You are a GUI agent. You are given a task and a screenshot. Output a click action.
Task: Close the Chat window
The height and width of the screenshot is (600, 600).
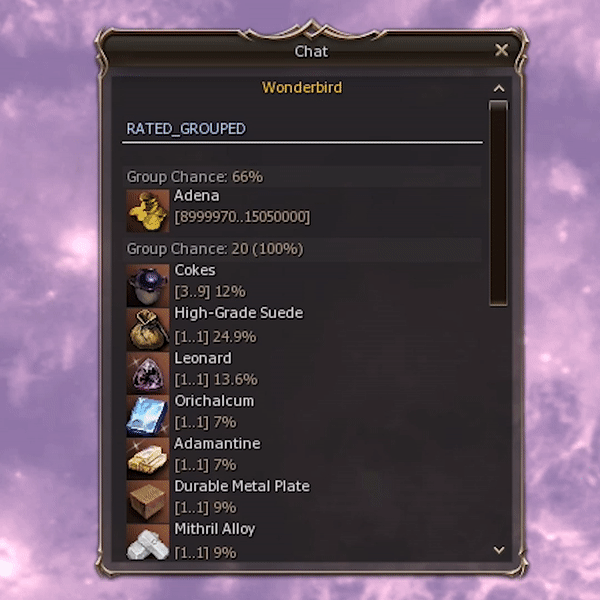pyautogui.click(x=502, y=50)
